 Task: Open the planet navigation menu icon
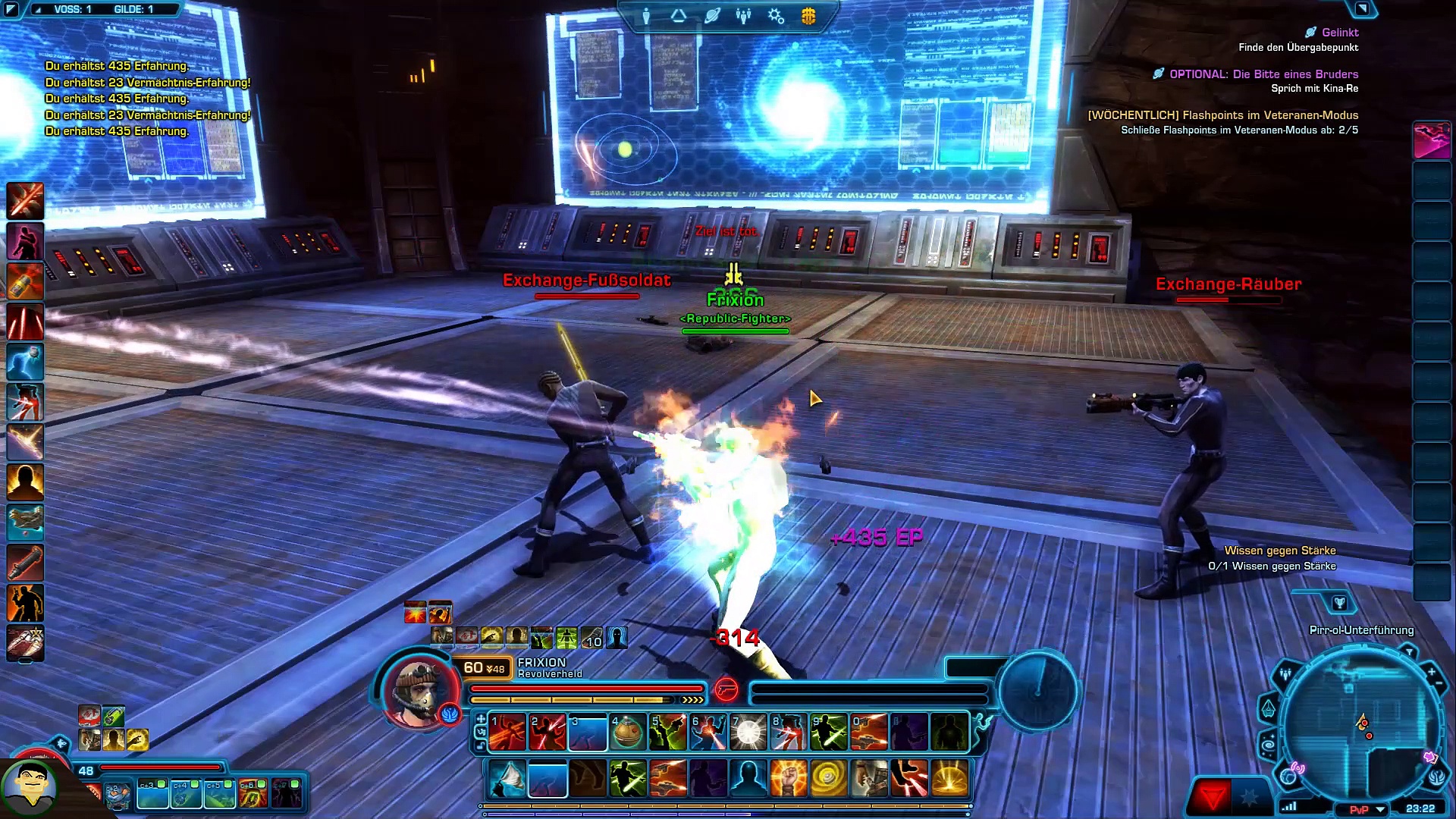711,16
